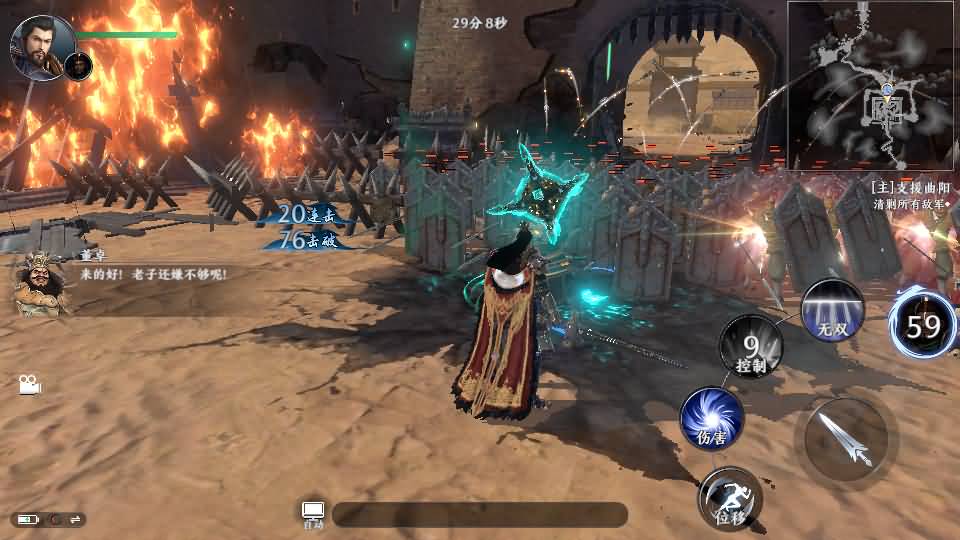Toggle the camera mode icon
The image size is (960, 540).
coord(27,383)
